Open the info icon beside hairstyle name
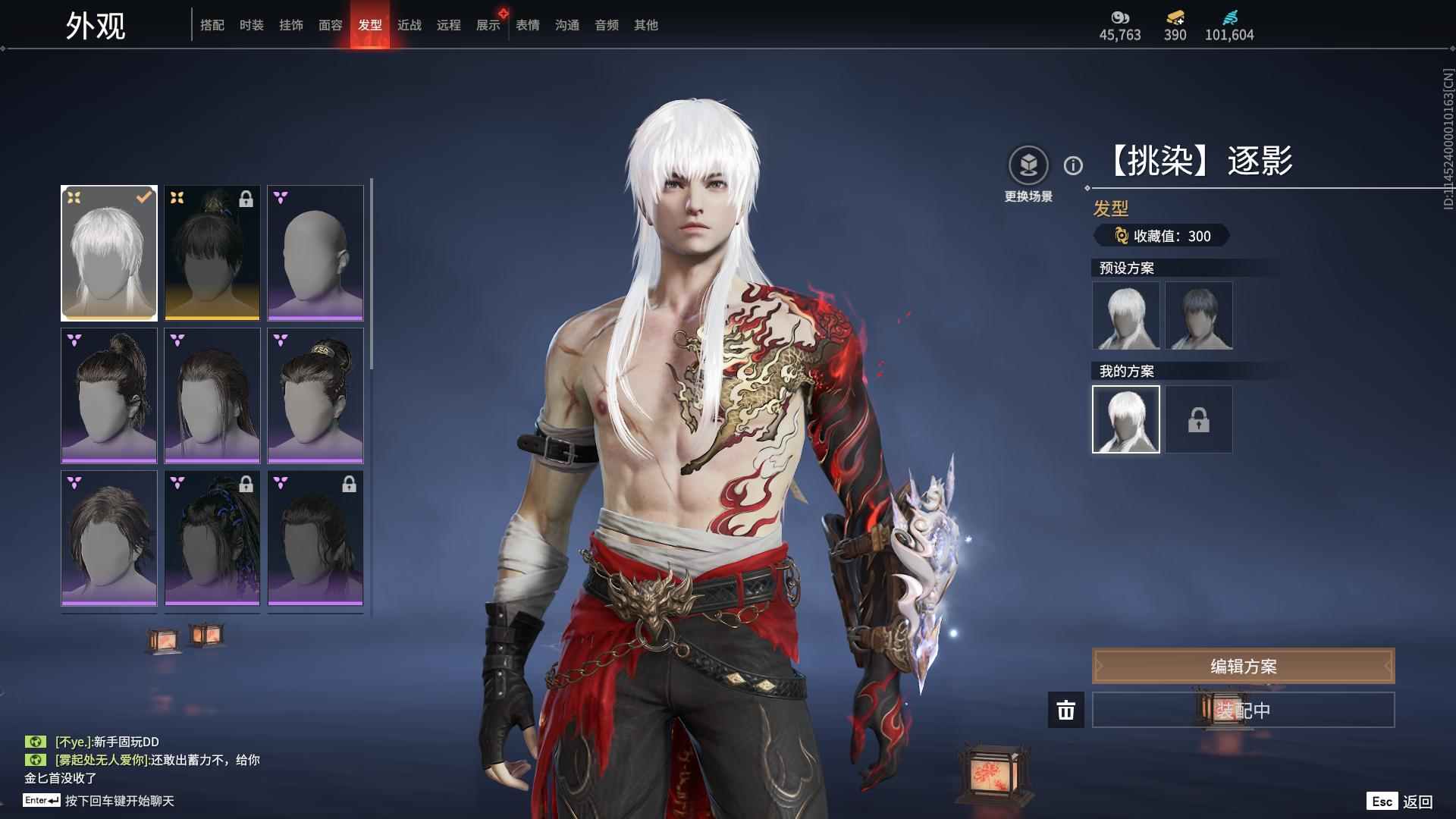Image resolution: width=1456 pixels, height=819 pixels. [x=1073, y=165]
